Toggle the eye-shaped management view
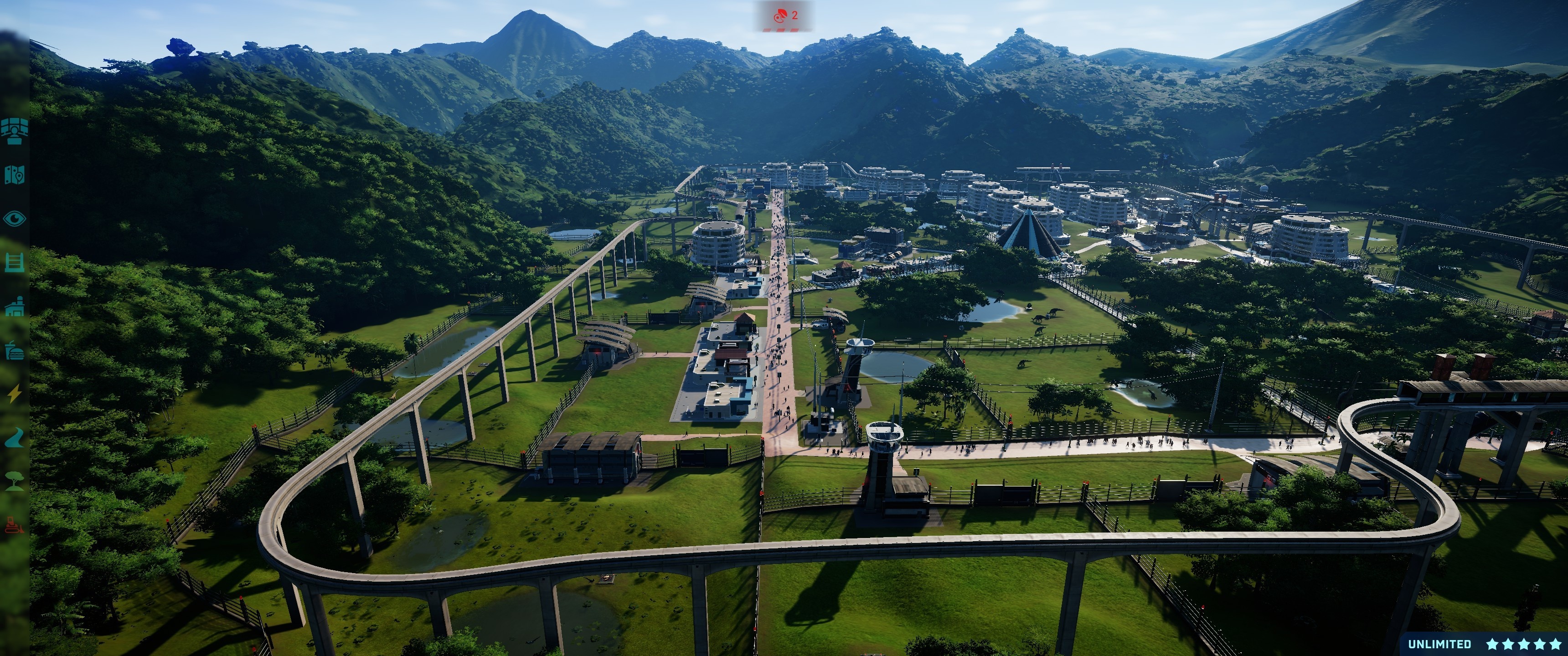The width and height of the screenshot is (1568, 656). pyautogui.click(x=14, y=219)
